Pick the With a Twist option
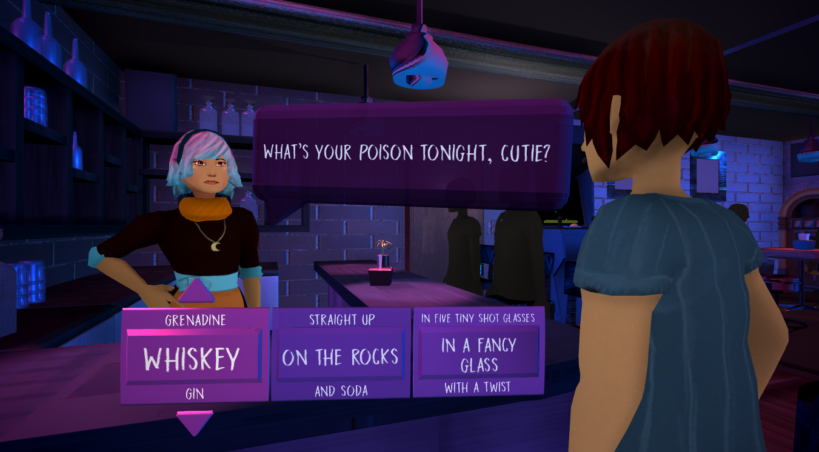 (x=478, y=386)
